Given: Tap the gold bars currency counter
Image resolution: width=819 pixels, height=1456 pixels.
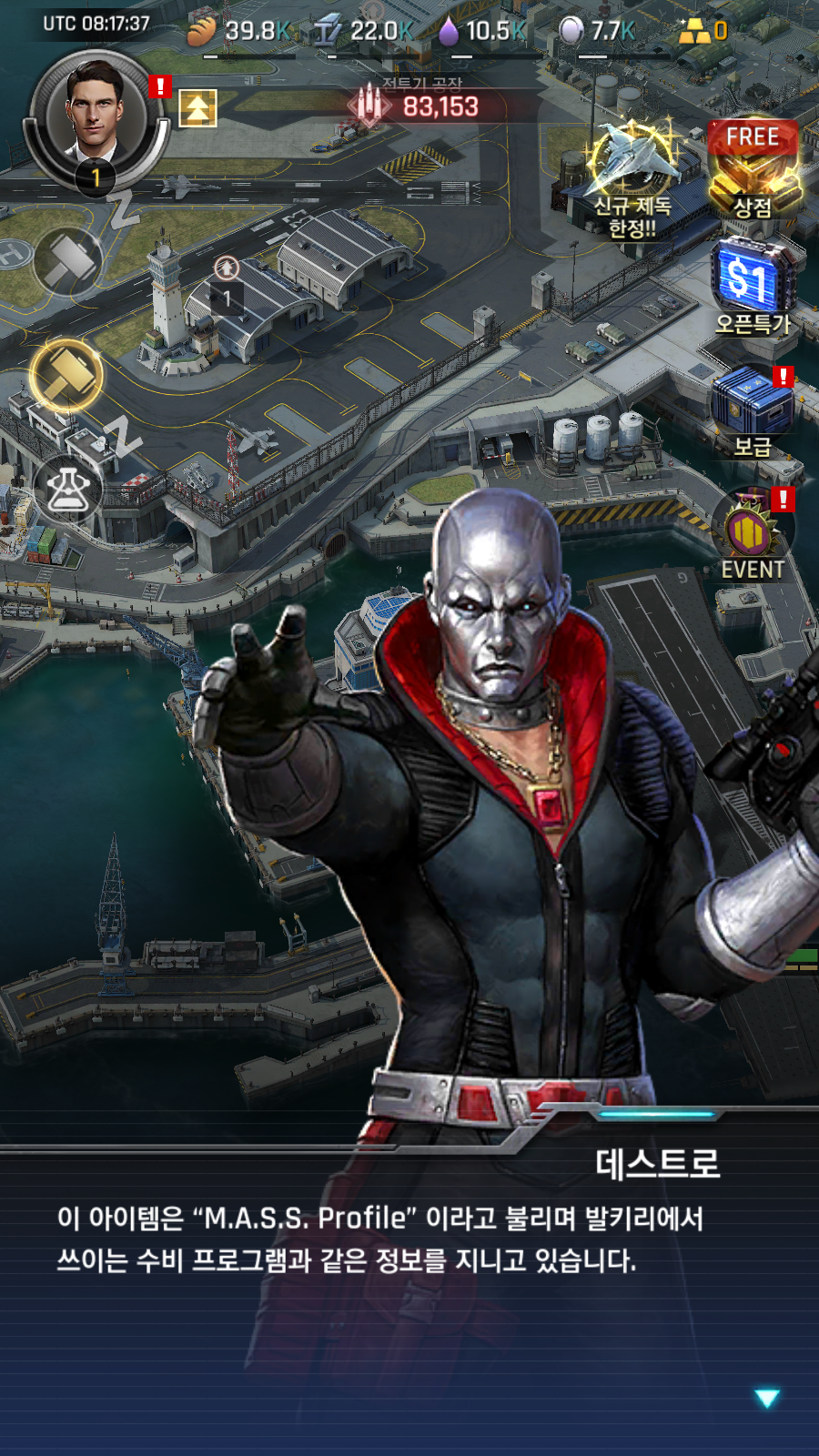Looking at the screenshot, I should pos(703,31).
